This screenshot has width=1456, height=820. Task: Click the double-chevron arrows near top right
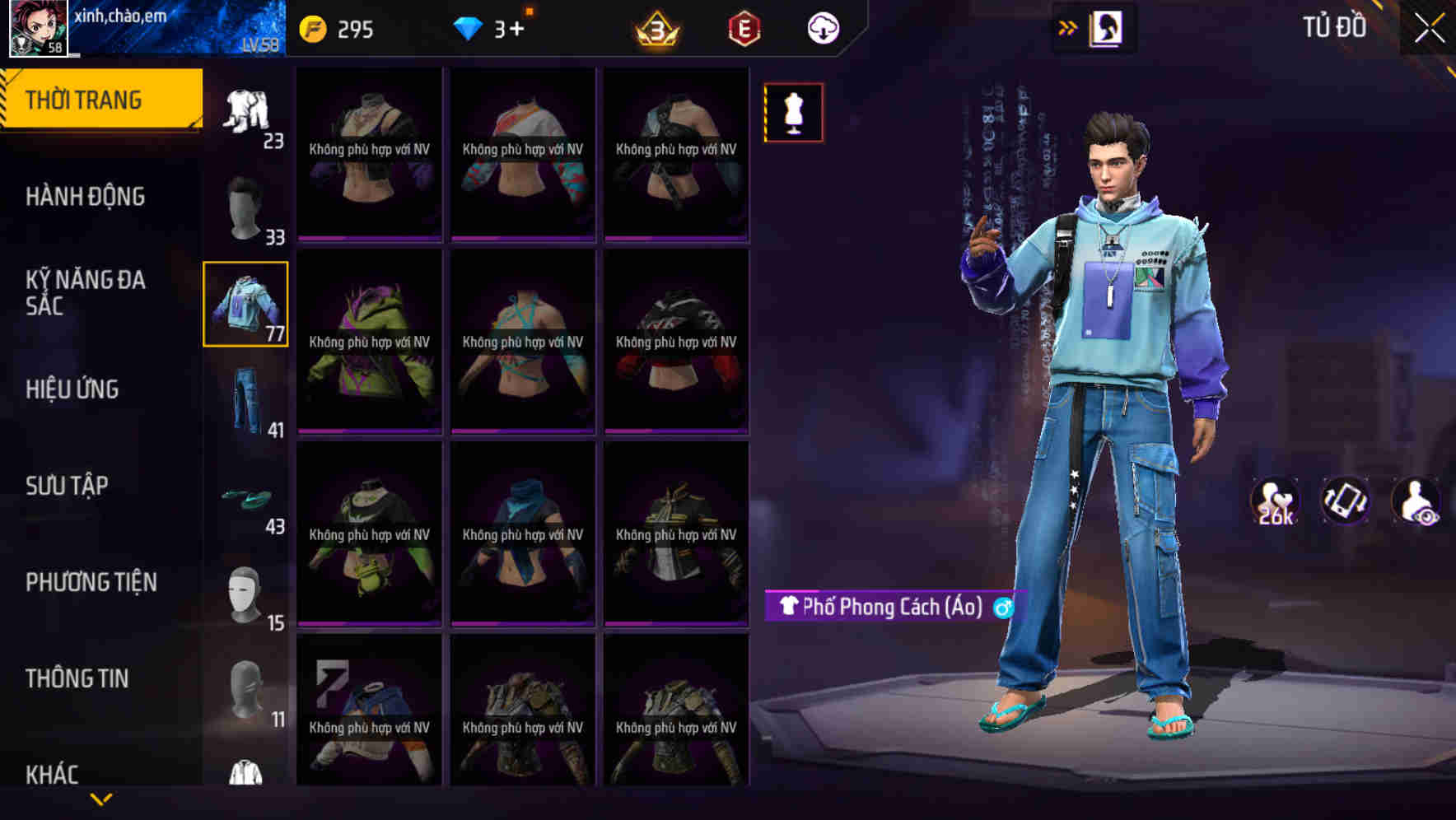tap(1066, 27)
